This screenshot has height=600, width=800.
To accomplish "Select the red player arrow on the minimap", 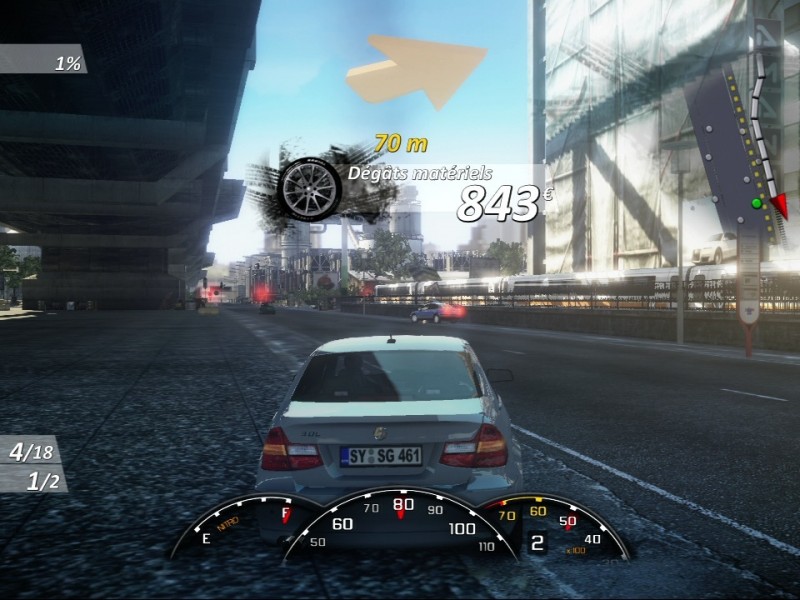I will 777,205.
